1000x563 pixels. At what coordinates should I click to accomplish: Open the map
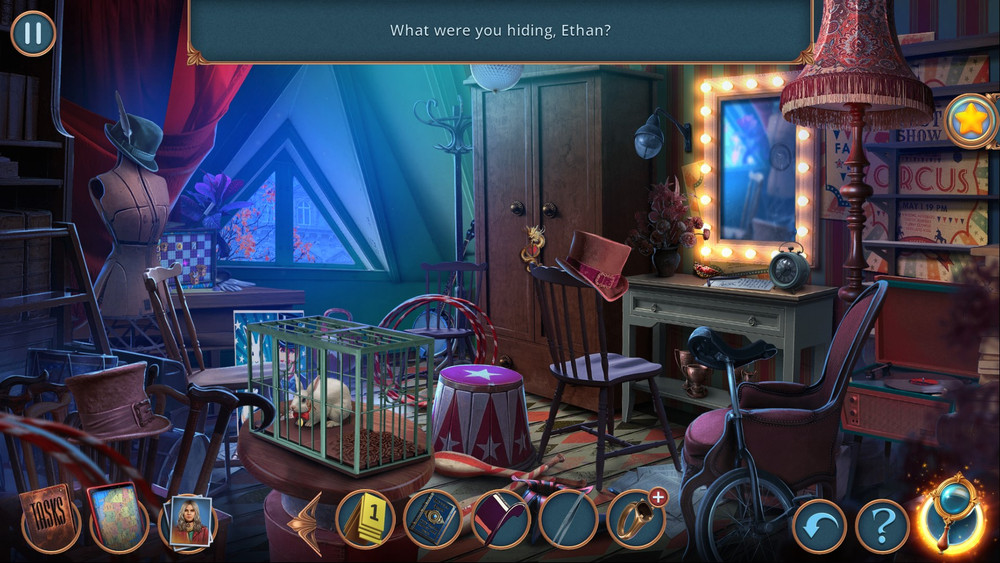(118, 518)
